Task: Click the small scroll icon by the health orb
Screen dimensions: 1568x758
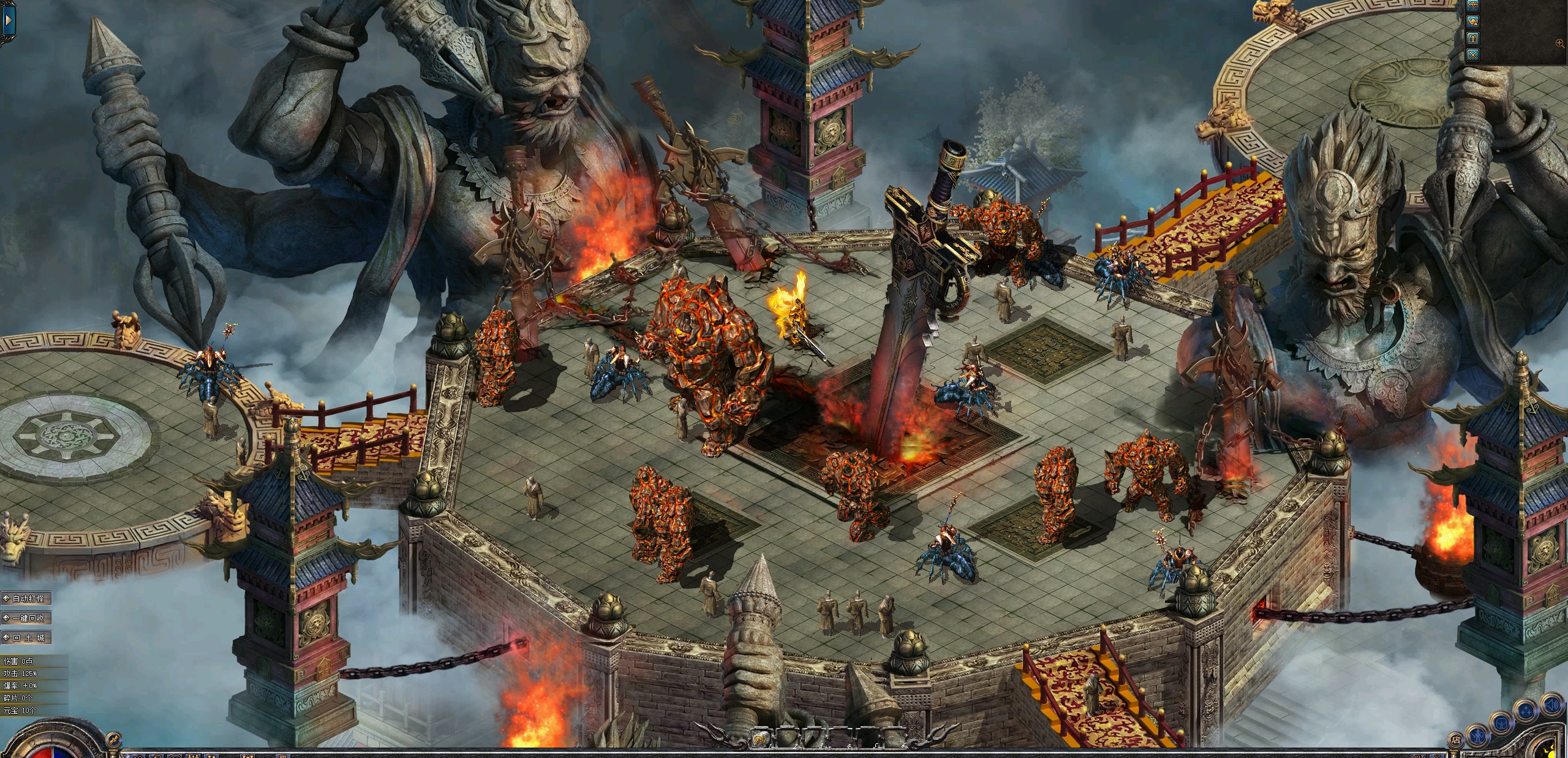Action: point(114,738)
